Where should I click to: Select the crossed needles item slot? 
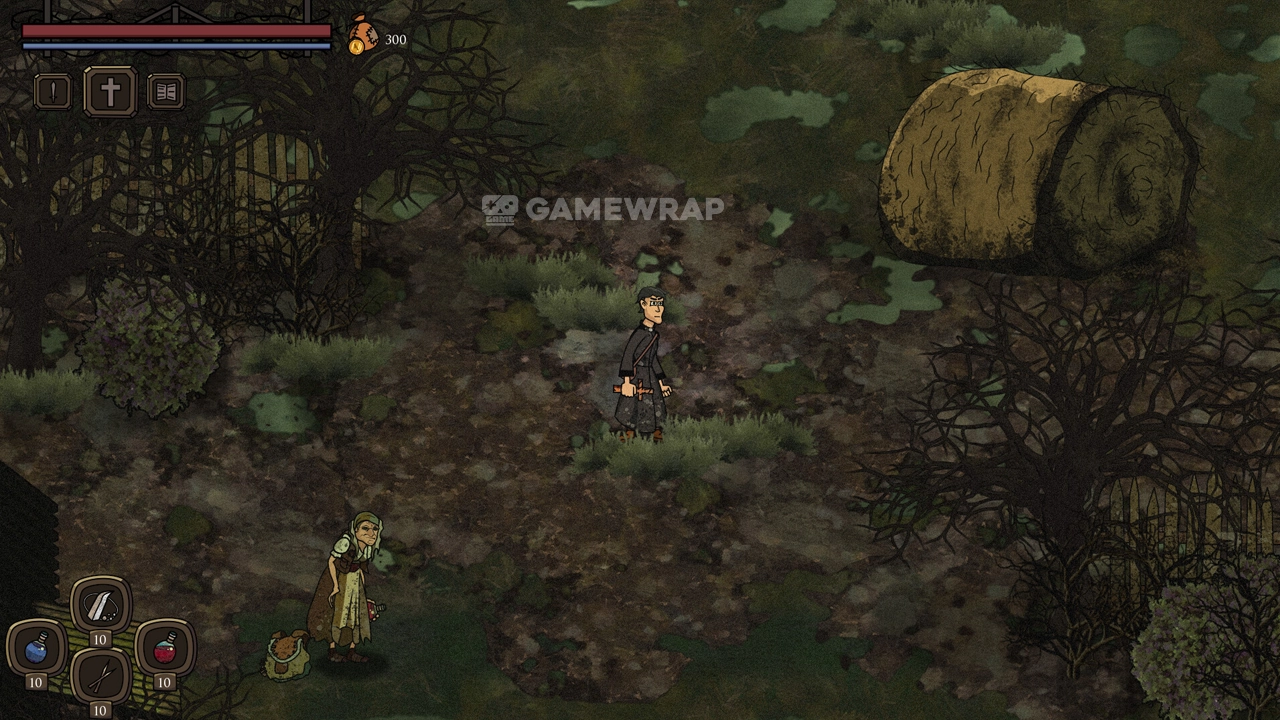(x=100, y=676)
